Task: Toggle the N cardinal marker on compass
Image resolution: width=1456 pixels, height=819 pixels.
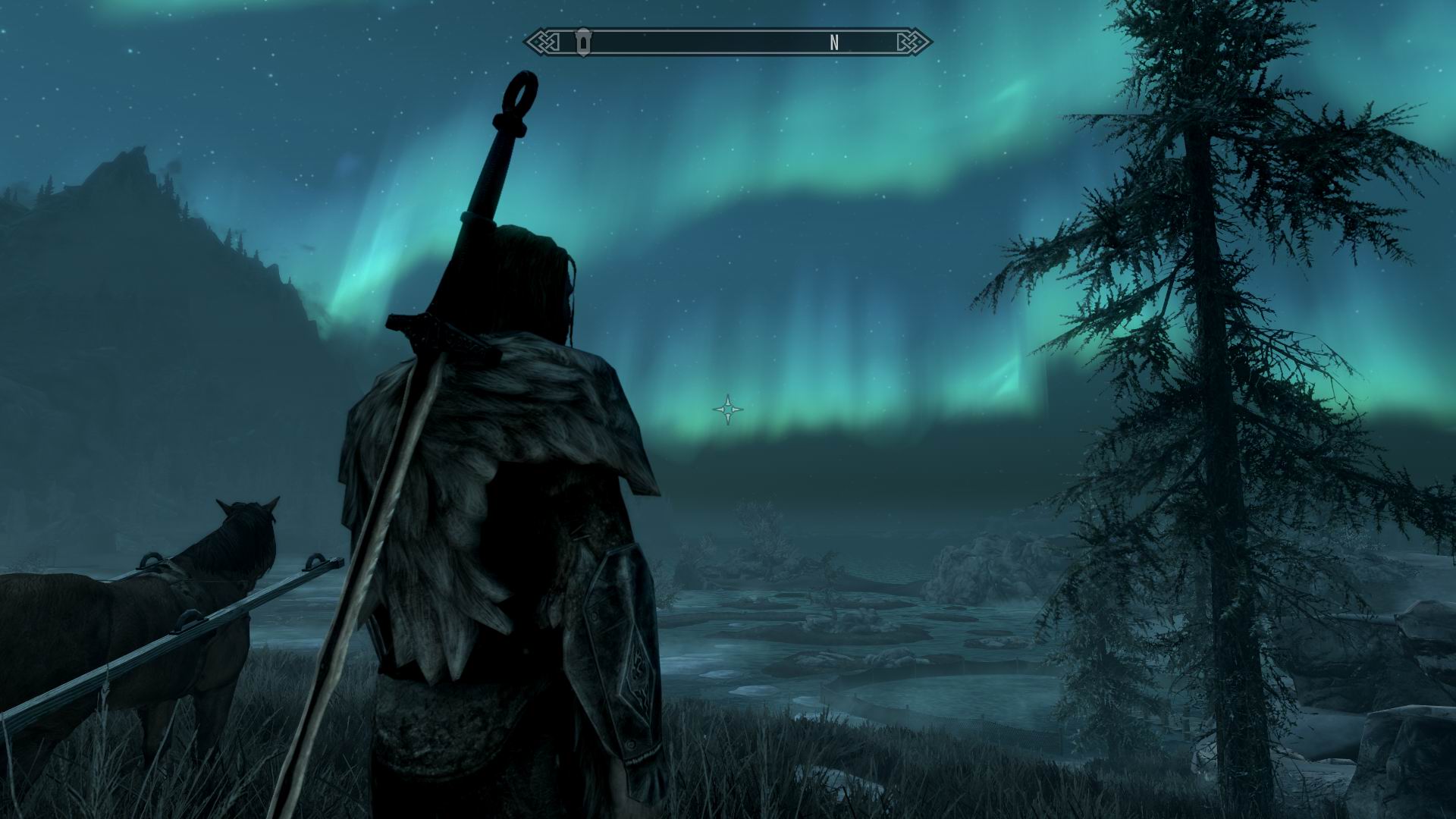Action: pyautogui.click(x=834, y=43)
